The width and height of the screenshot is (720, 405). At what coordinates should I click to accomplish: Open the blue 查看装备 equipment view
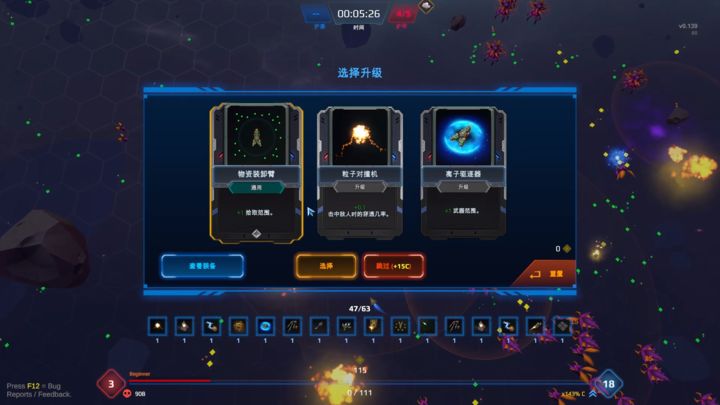point(203,266)
